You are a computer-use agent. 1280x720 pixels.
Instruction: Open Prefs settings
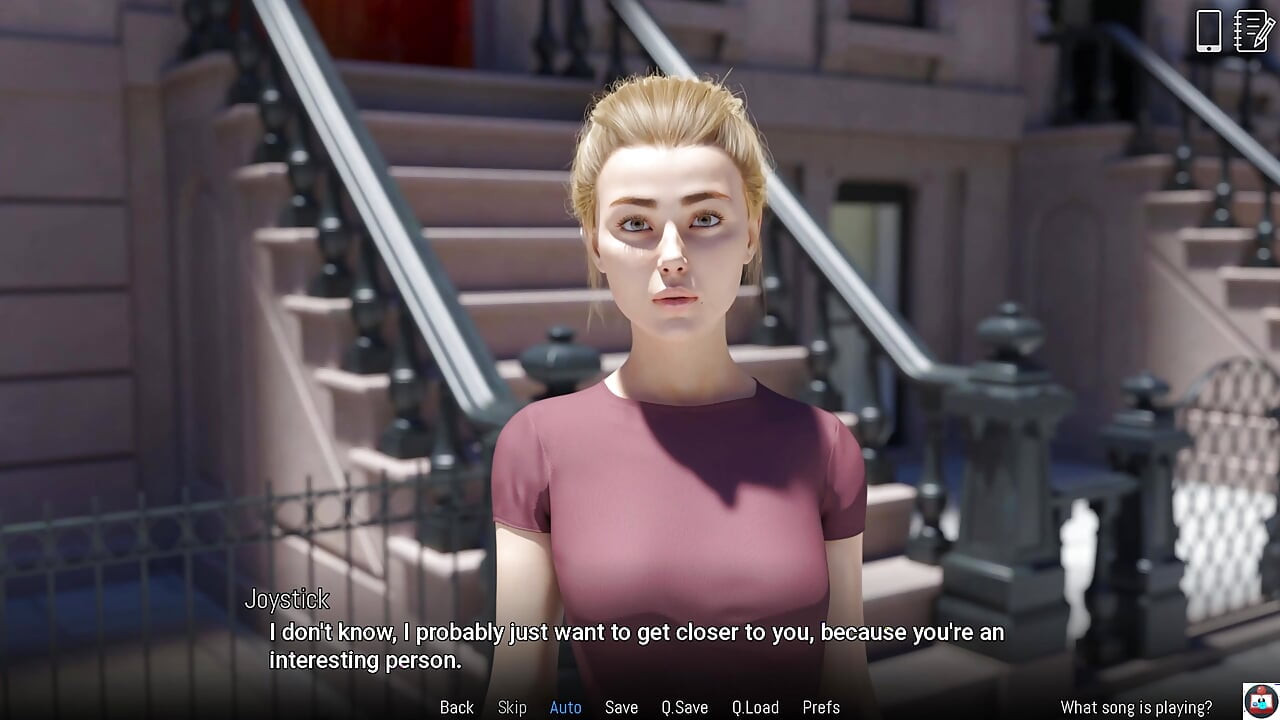click(821, 707)
